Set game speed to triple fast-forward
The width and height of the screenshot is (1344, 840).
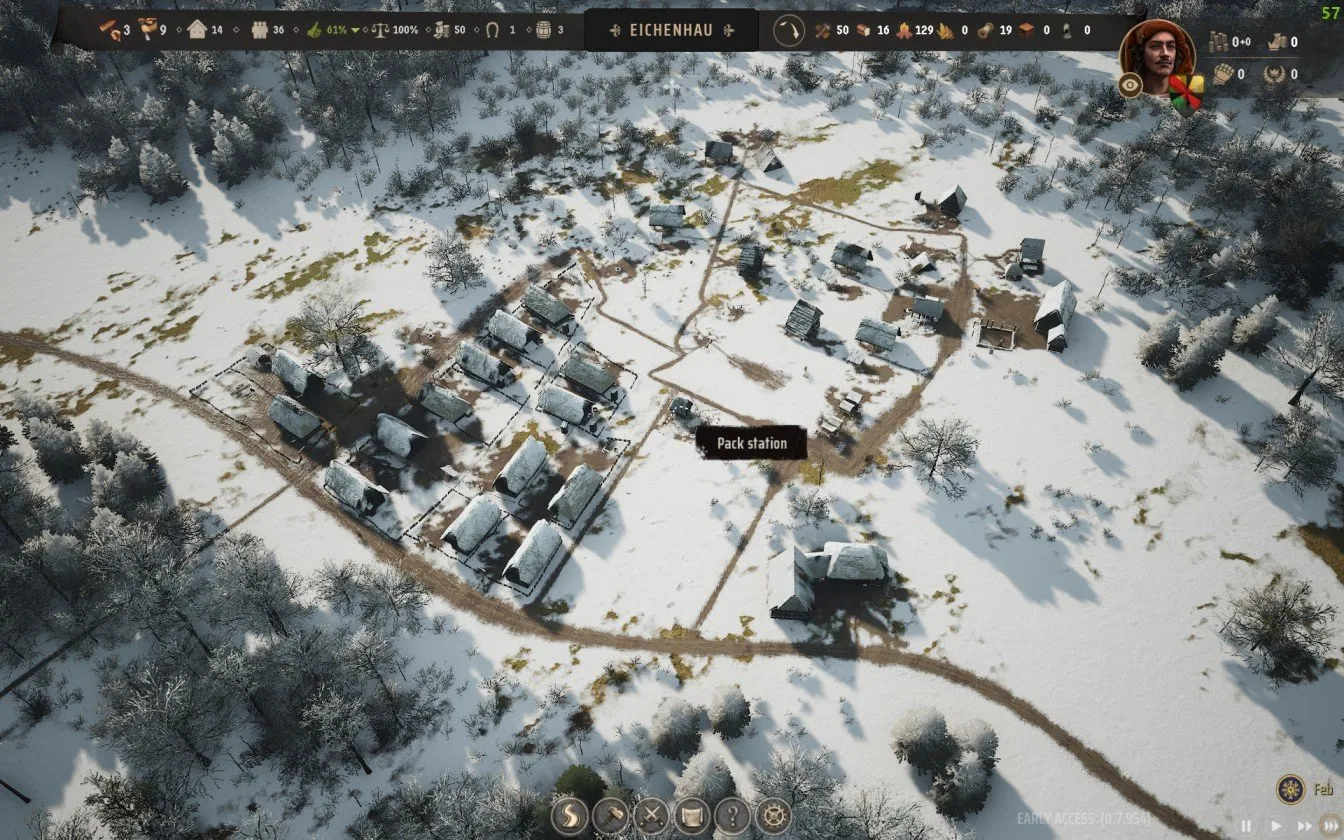point(1329,826)
